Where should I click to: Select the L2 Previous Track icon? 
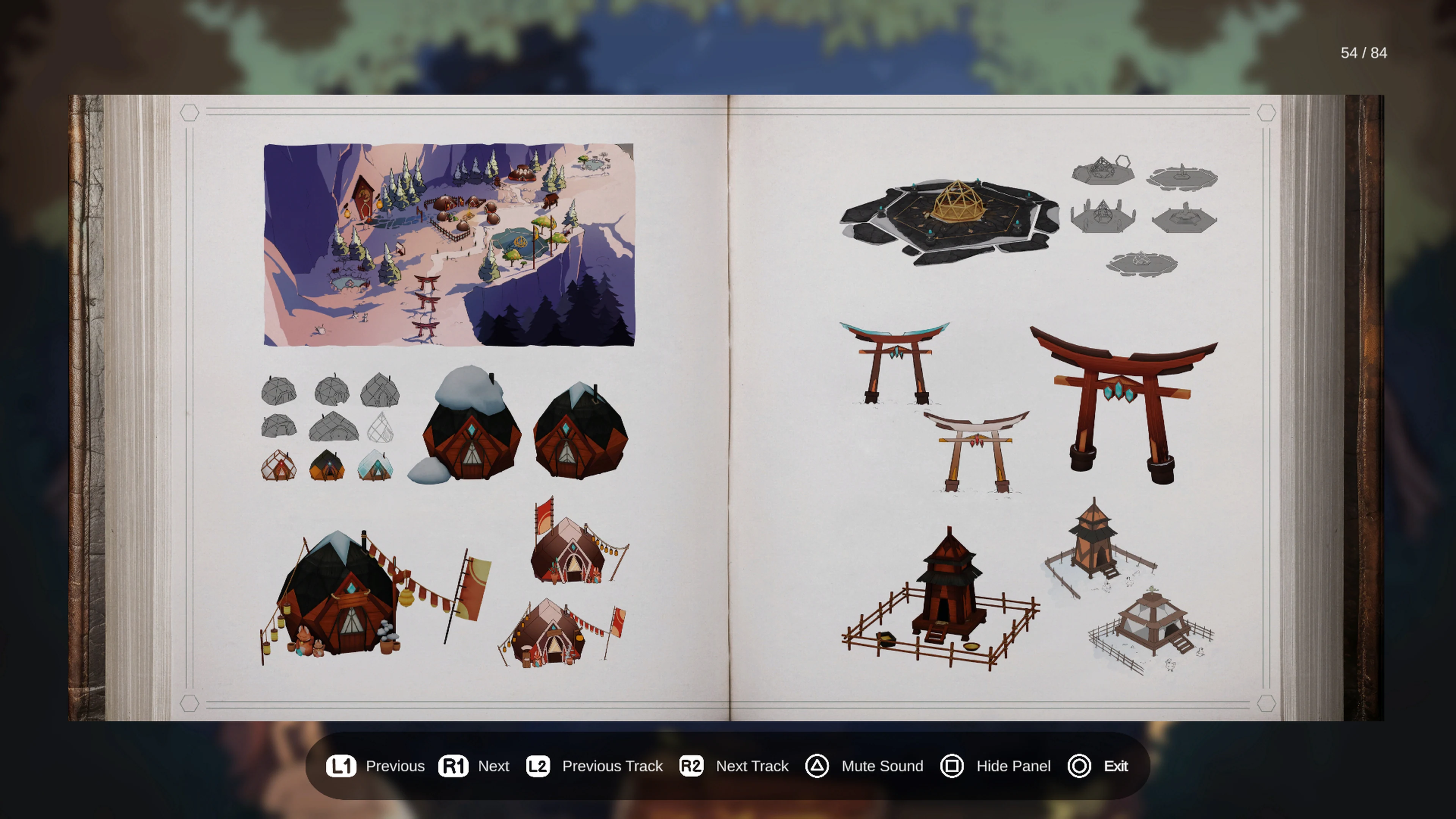click(538, 766)
